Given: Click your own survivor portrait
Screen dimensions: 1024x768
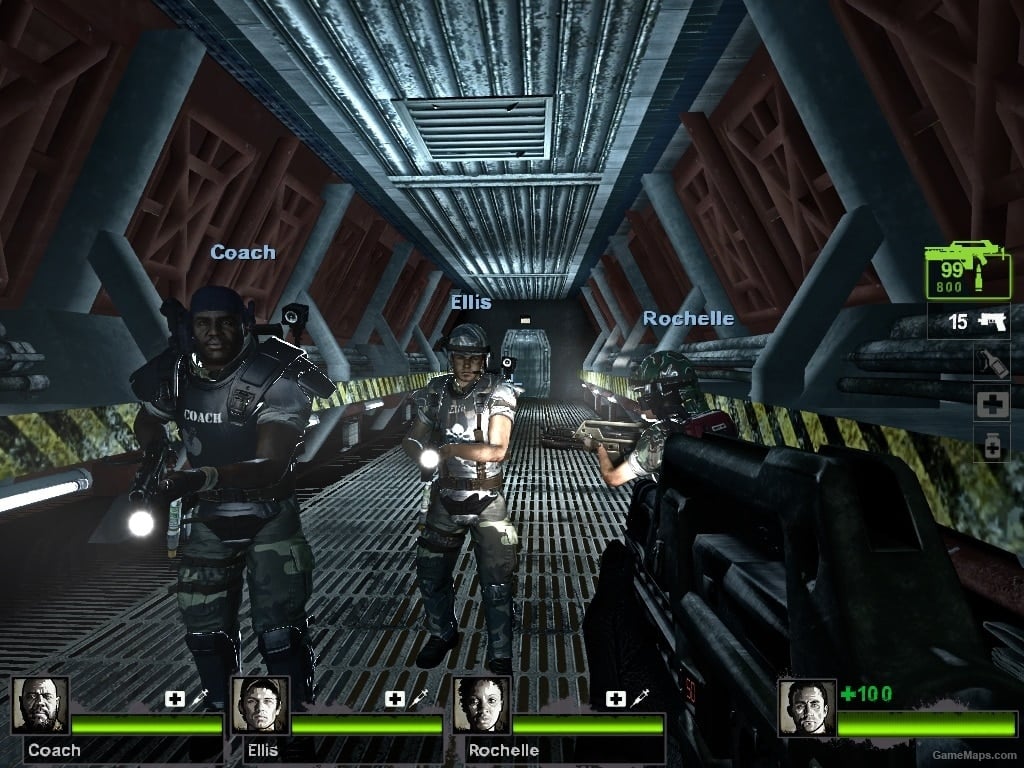Looking at the screenshot, I should [x=807, y=707].
